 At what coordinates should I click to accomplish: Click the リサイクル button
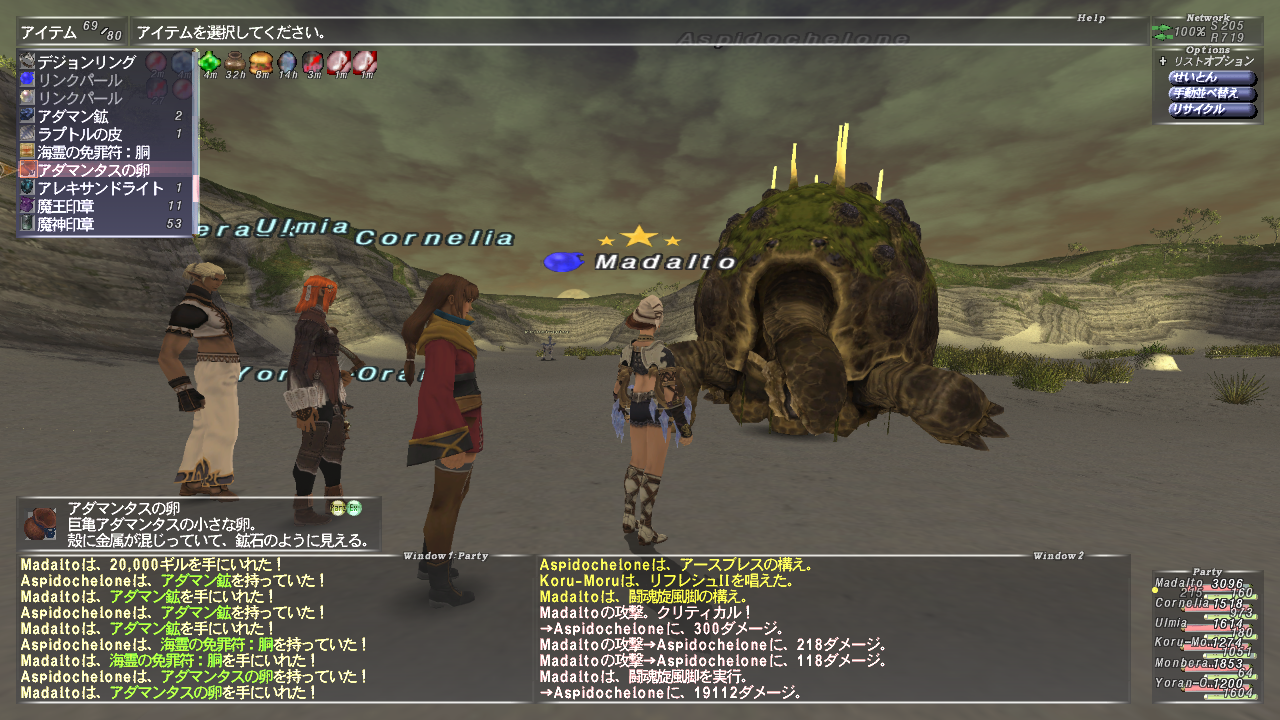pyautogui.click(x=1212, y=110)
